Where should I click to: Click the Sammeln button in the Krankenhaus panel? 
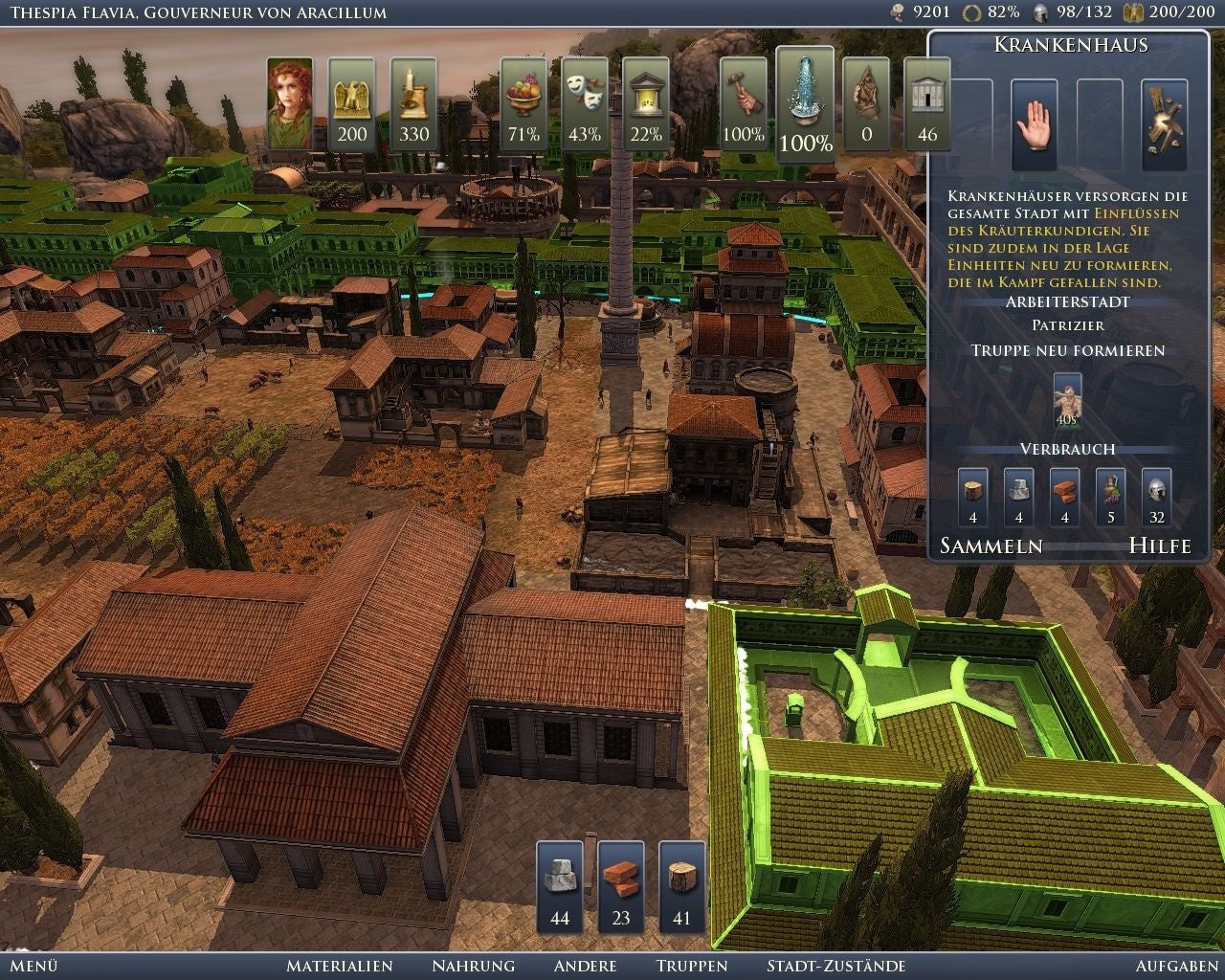pos(992,546)
